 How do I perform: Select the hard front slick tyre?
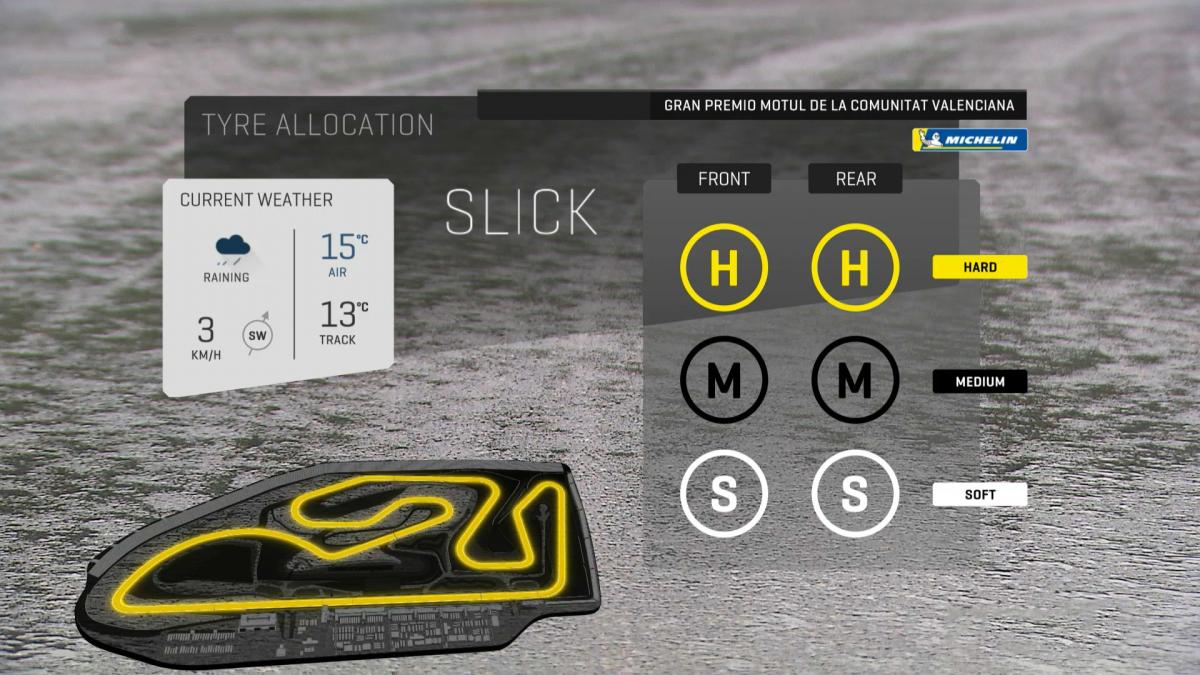coord(723,267)
